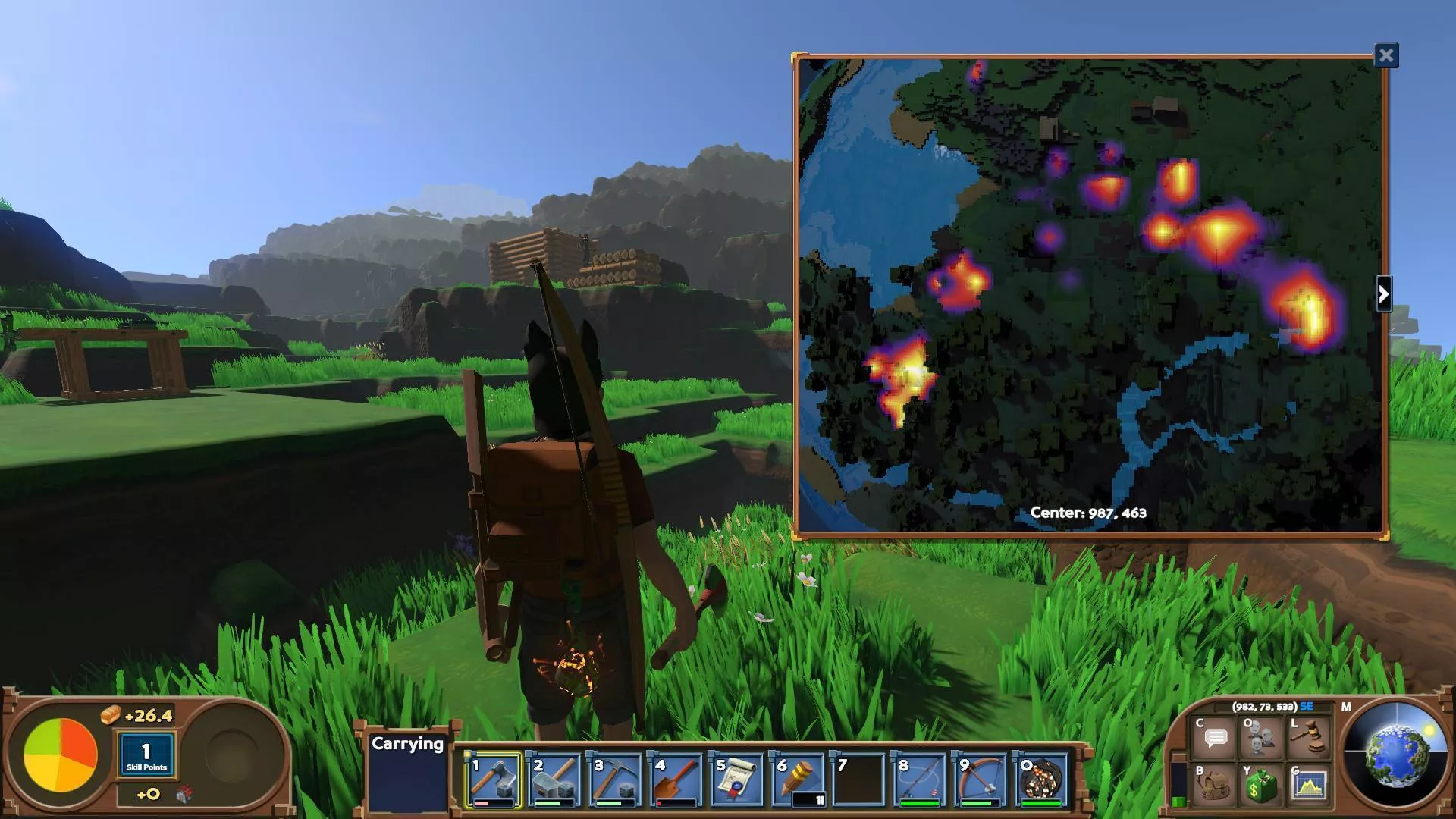Screen dimensions: 1456x819
Task: Click the nutrition pie chart
Action: coord(61,755)
